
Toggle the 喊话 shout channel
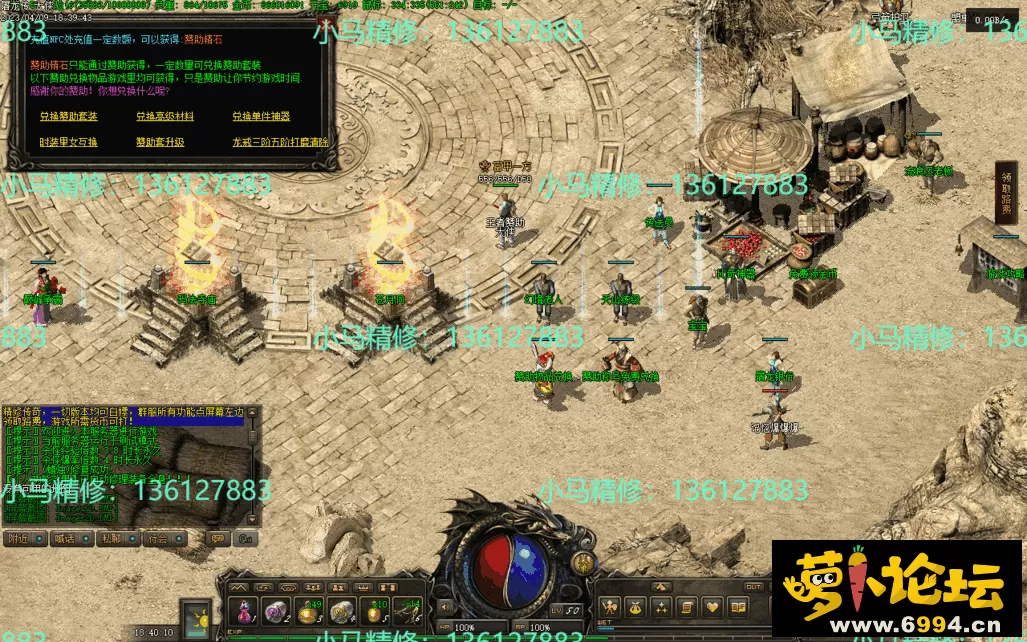click(64, 538)
